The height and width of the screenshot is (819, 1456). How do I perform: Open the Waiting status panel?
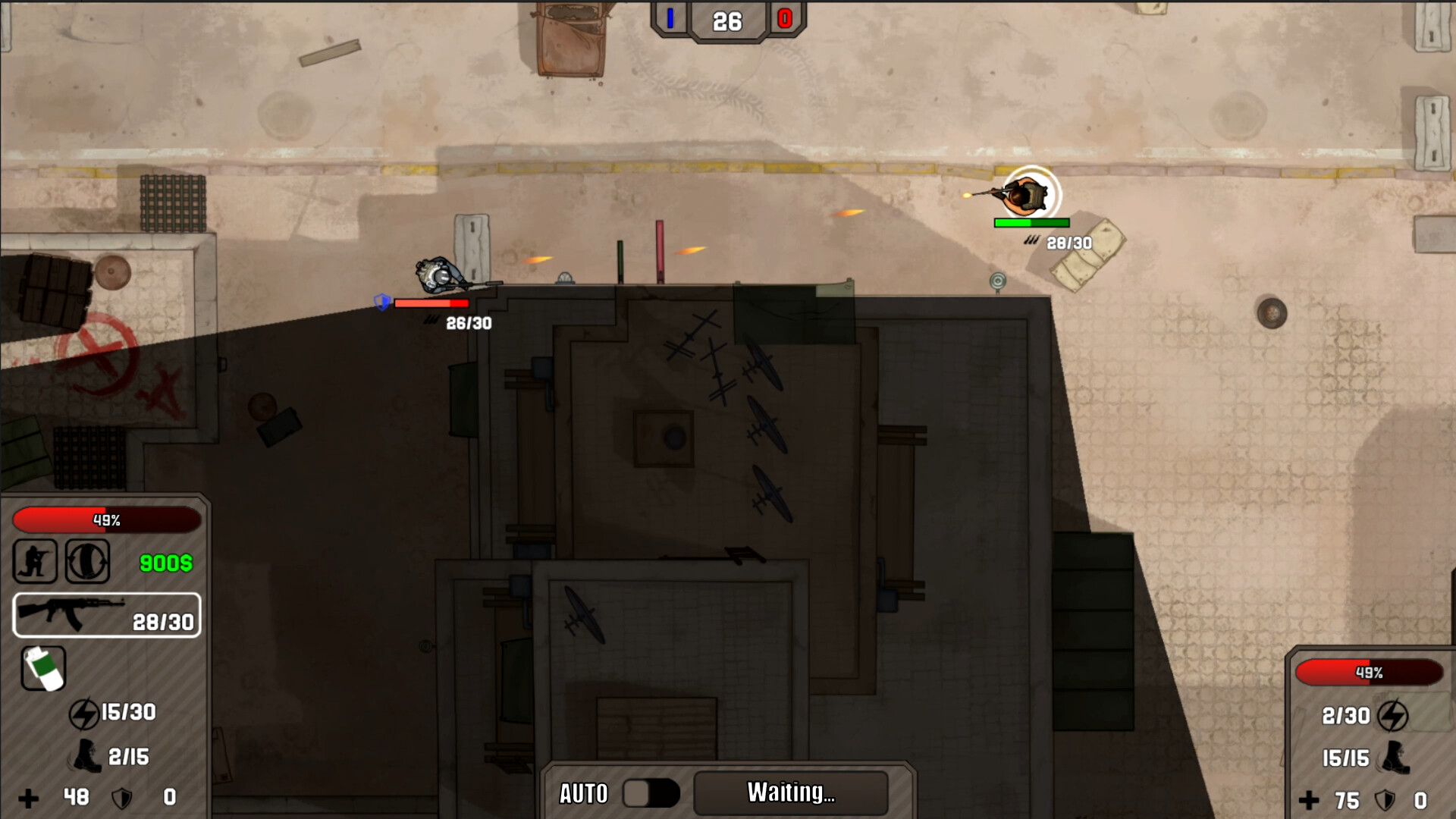pyautogui.click(x=790, y=793)
